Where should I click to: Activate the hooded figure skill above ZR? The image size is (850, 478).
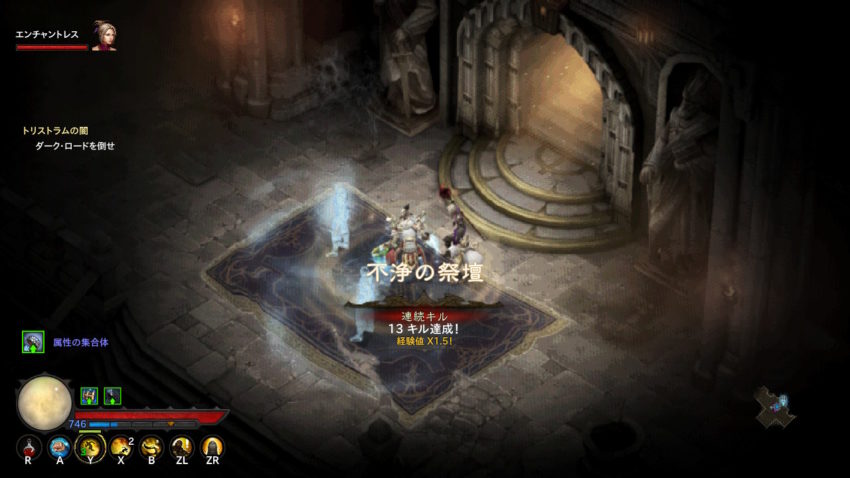(x=212, y=446)
